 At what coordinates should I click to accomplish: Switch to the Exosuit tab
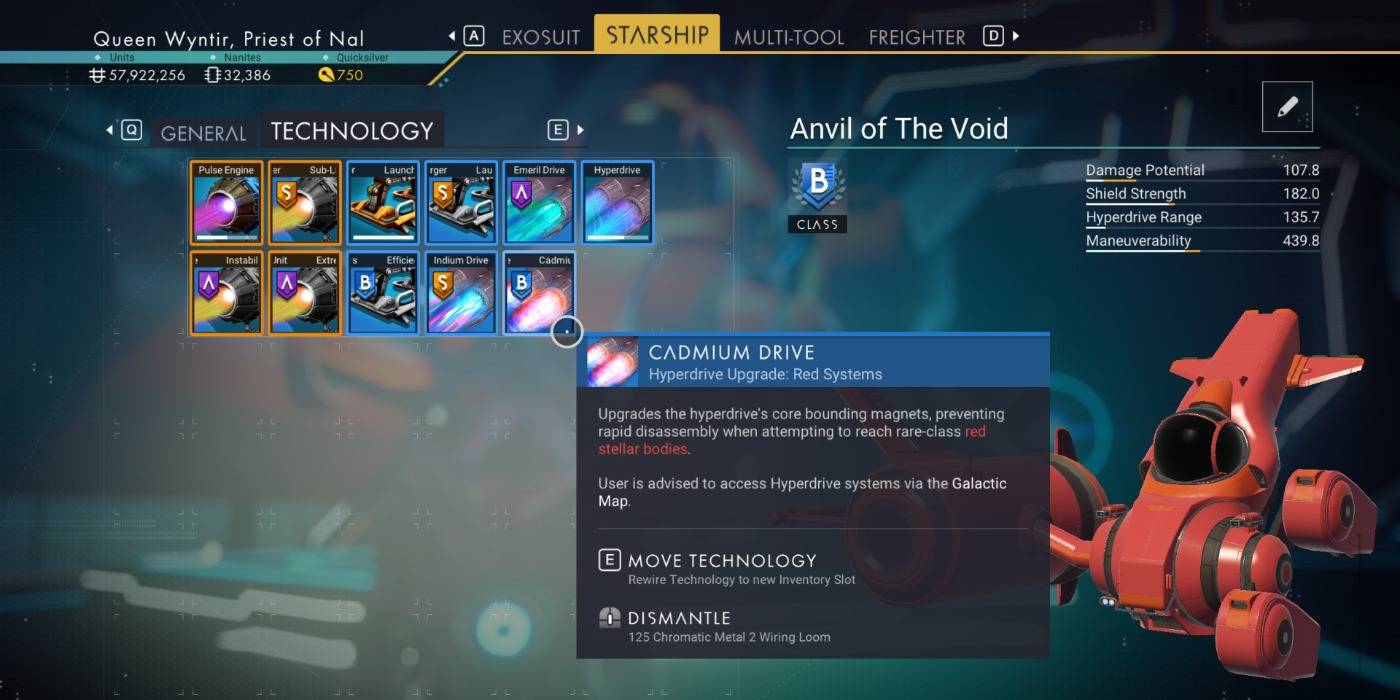(540, 37)
